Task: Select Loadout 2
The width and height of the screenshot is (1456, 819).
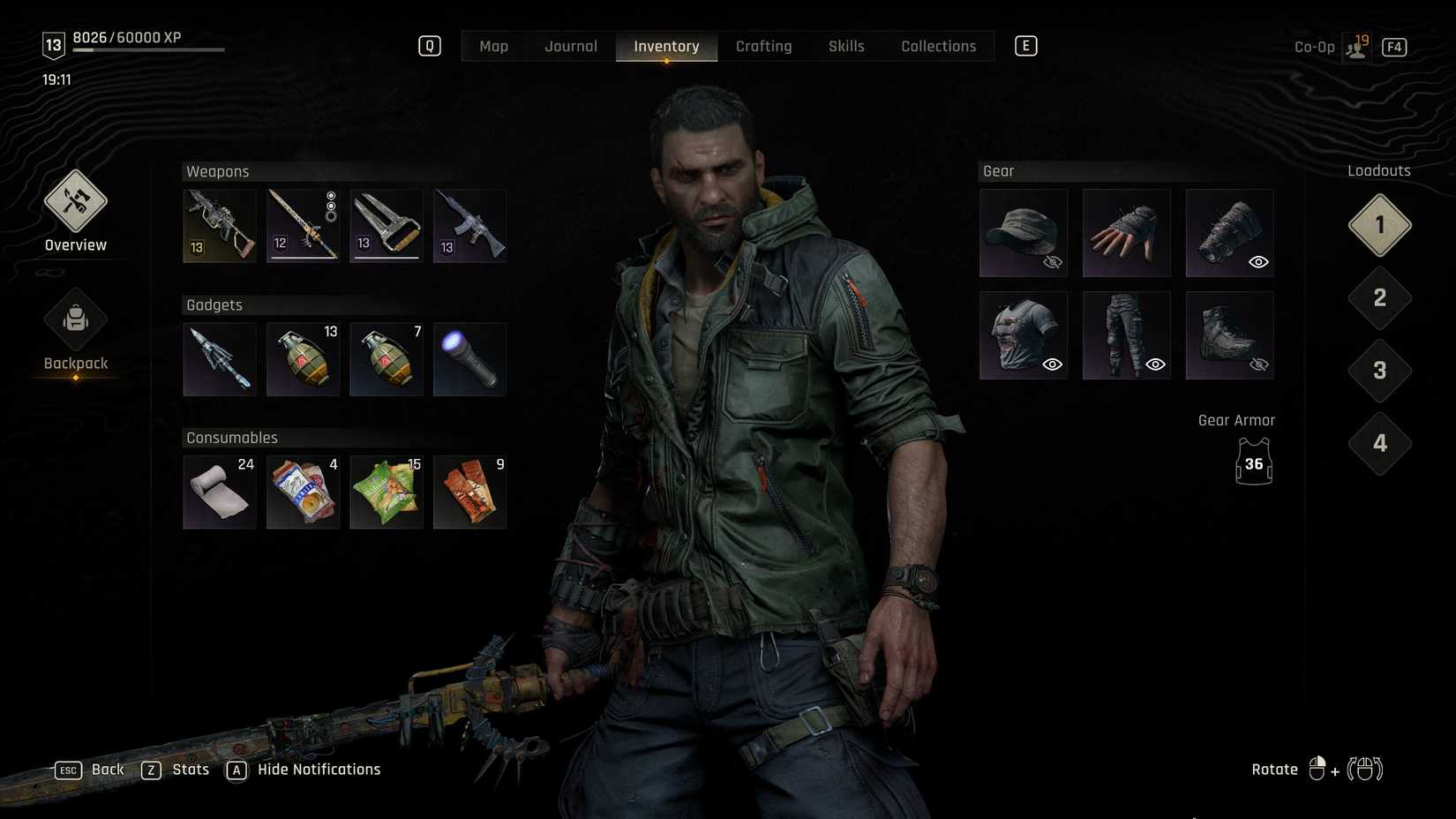Action: 1378,297
